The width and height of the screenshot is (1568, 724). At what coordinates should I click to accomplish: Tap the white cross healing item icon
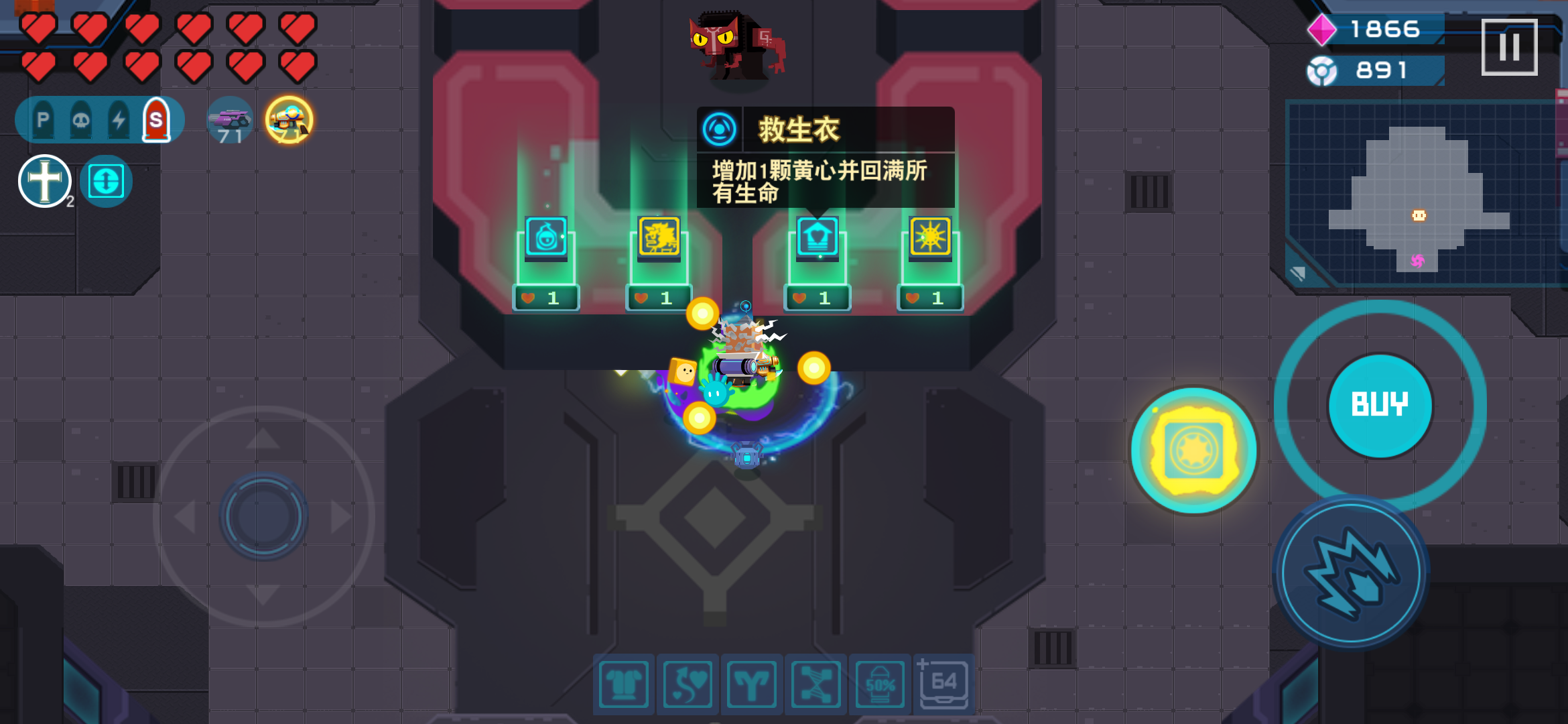43,180
